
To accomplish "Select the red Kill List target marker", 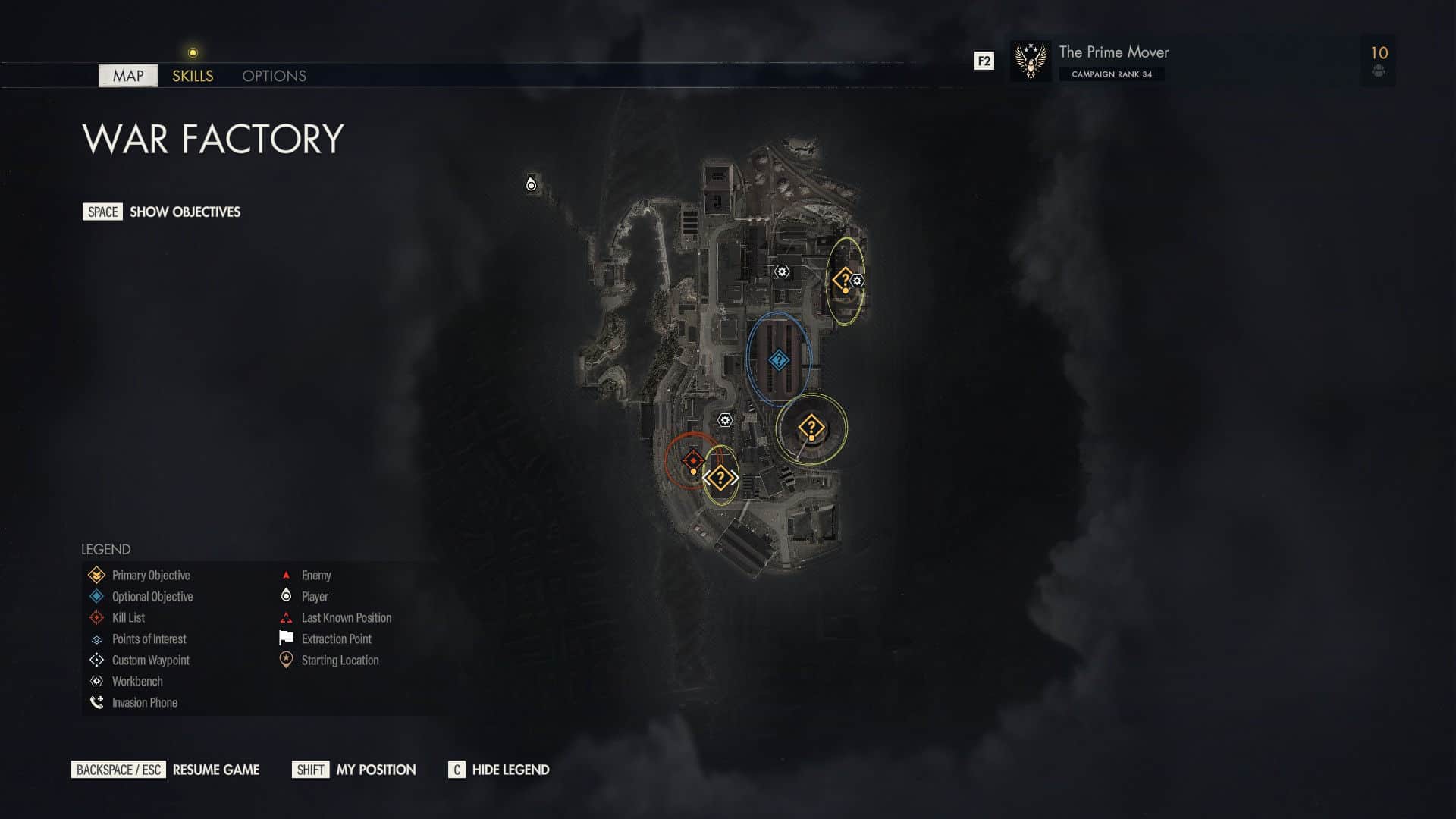I will (x=692, y=458).
